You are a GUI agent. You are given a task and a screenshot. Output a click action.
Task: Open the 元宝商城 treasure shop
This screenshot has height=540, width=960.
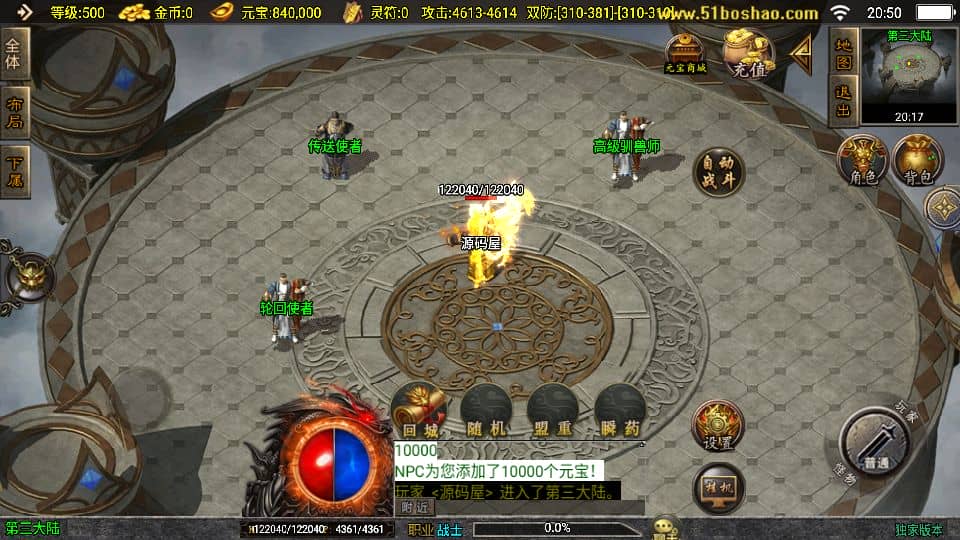click(x=686, y=53)
